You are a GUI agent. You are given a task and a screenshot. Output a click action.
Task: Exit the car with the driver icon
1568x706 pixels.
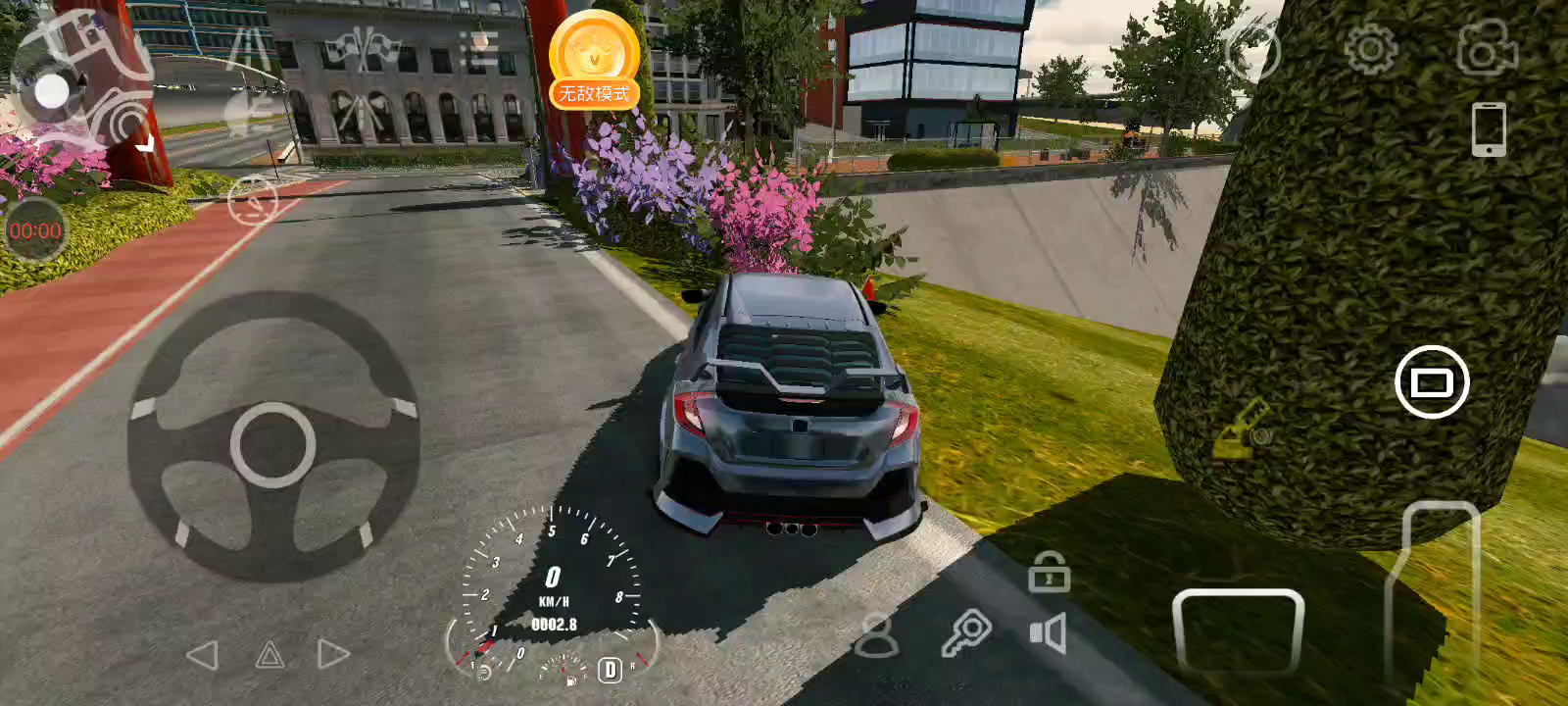(x=875, y=634)
